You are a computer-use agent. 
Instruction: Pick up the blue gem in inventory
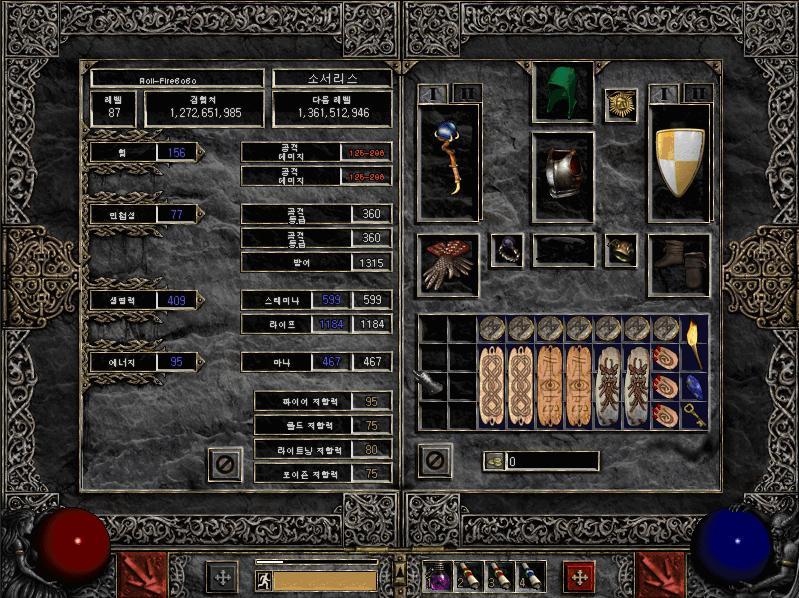[x=695, y=386]
